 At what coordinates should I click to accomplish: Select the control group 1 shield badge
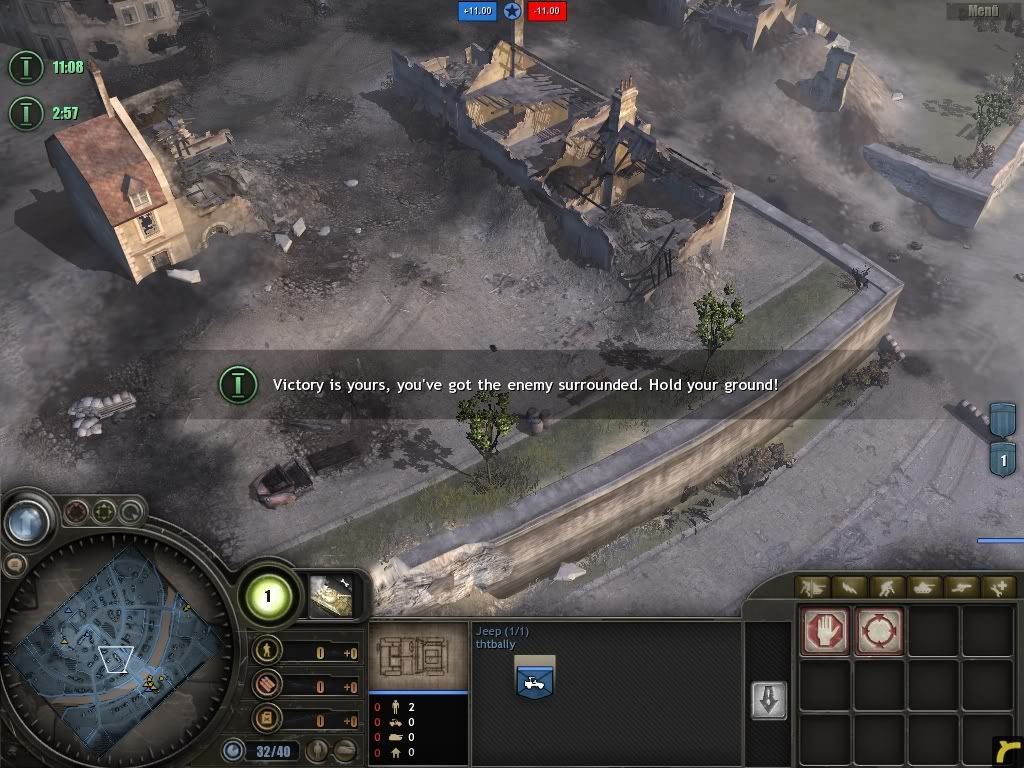[1003, 459]
